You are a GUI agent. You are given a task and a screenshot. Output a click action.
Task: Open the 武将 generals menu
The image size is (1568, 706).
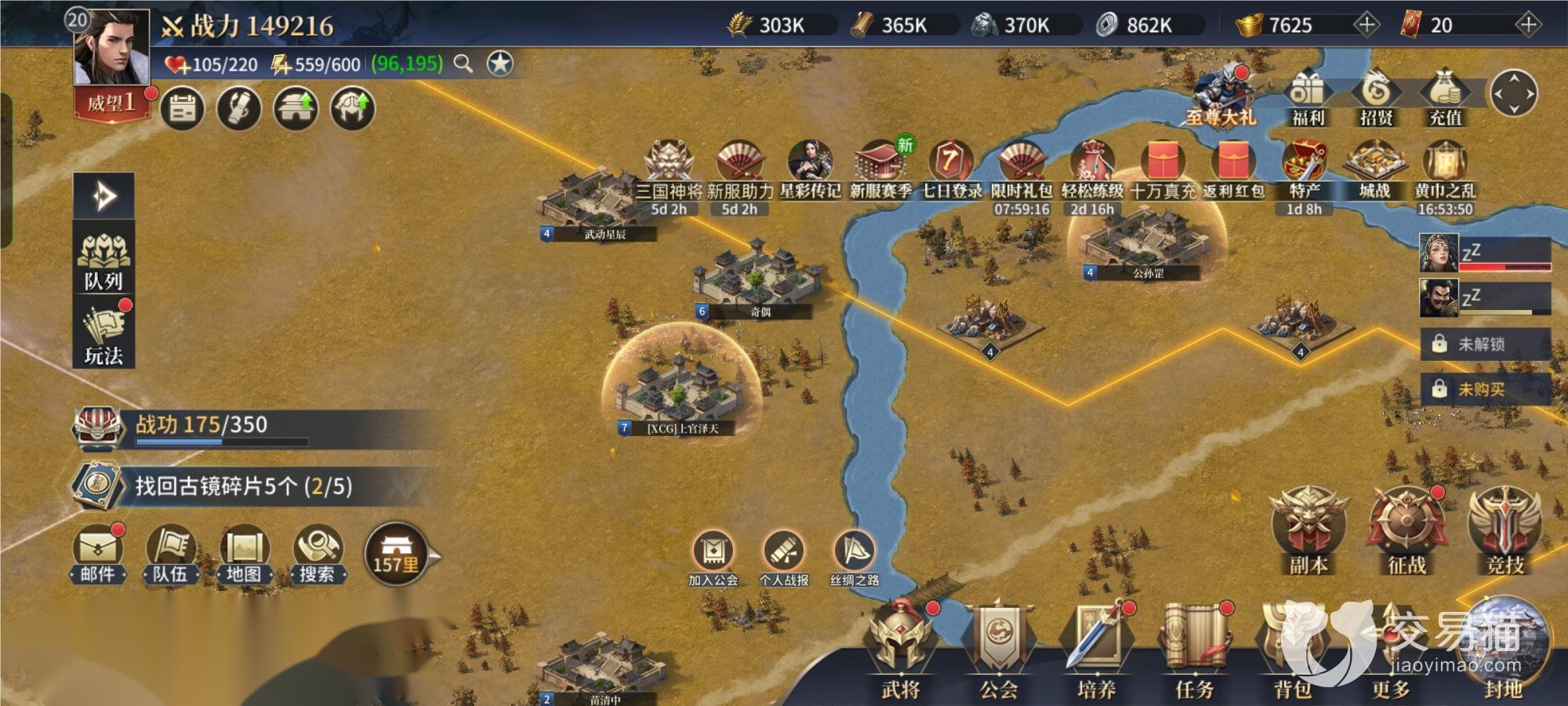click(x=900, y=653)
